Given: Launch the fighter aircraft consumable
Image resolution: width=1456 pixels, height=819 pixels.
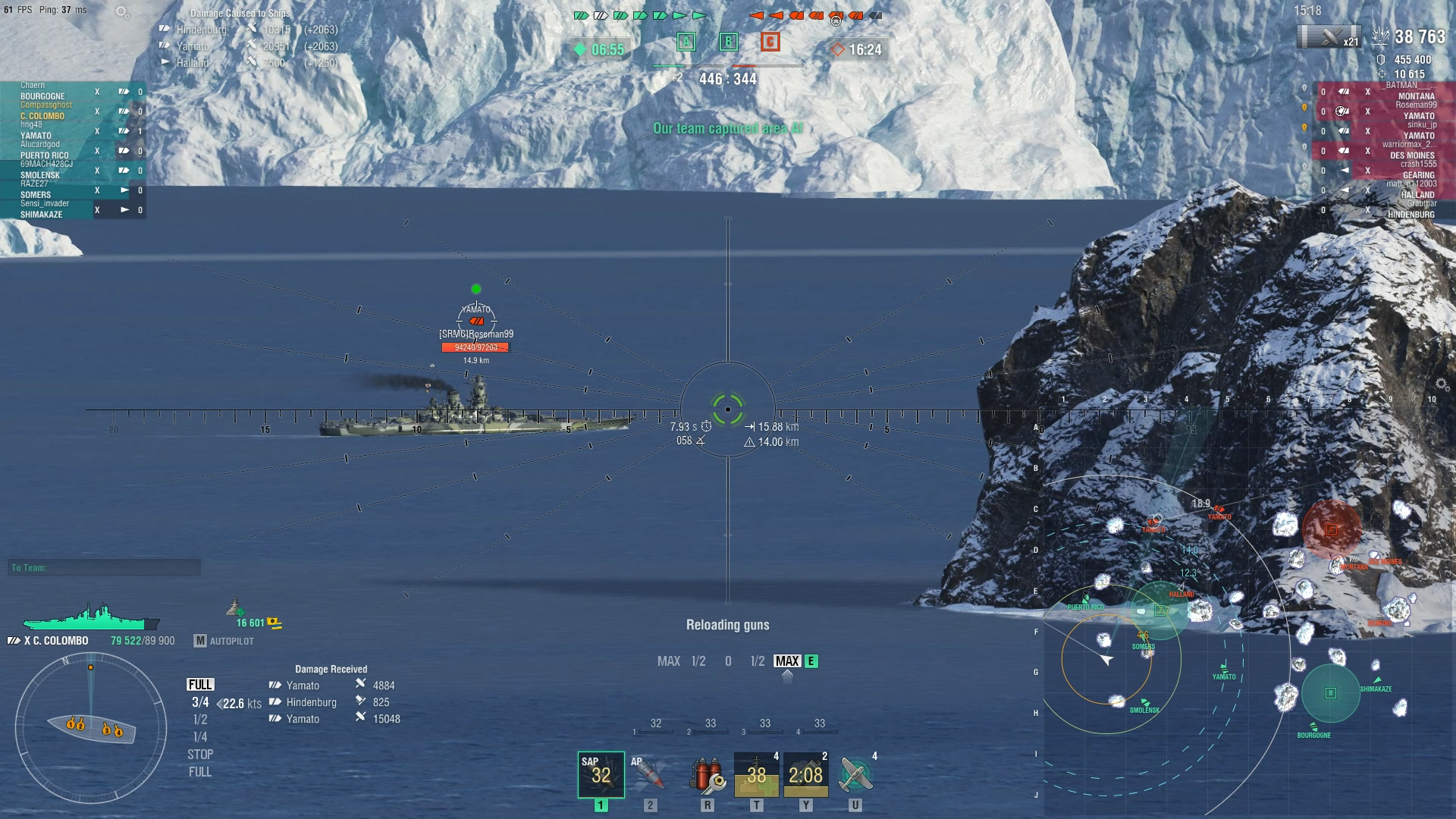Looking at the screenshot, I should pyautogui.click(x=855, y=774).
